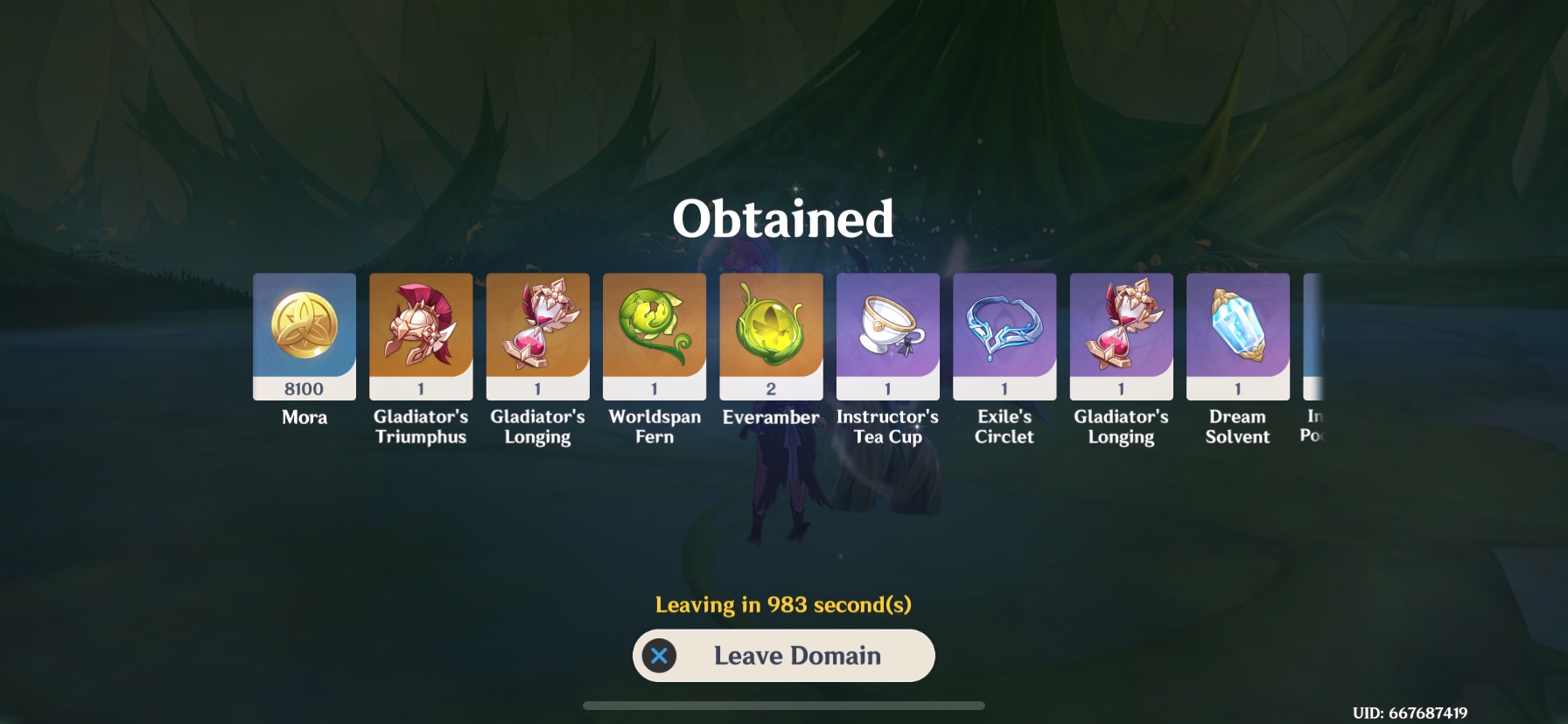This screenshot has width=1568, height=724.
Task: Select the Everamber quantity label showing 2
Action: point(771,390)
